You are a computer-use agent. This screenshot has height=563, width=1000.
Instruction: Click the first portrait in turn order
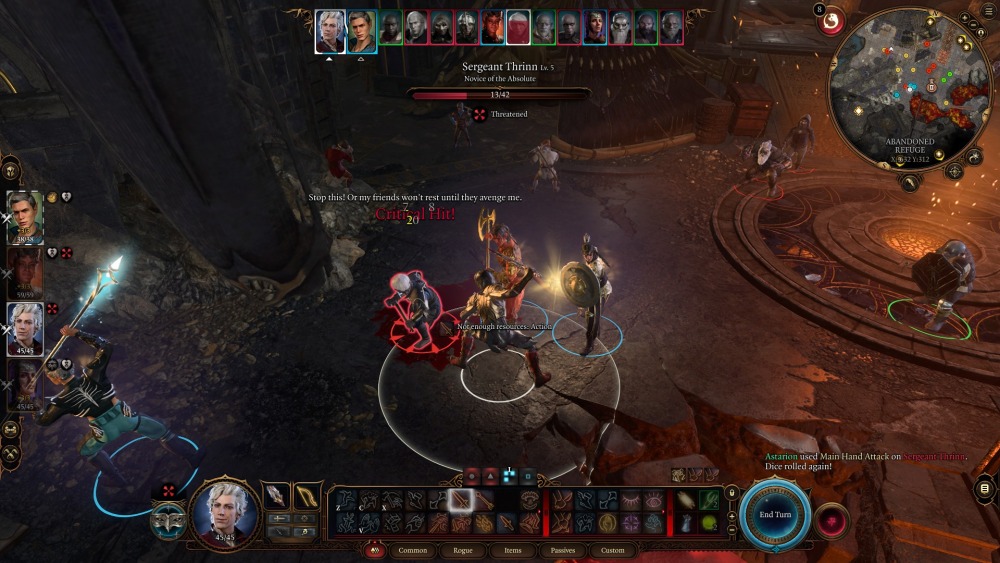[x=330, y=31]
